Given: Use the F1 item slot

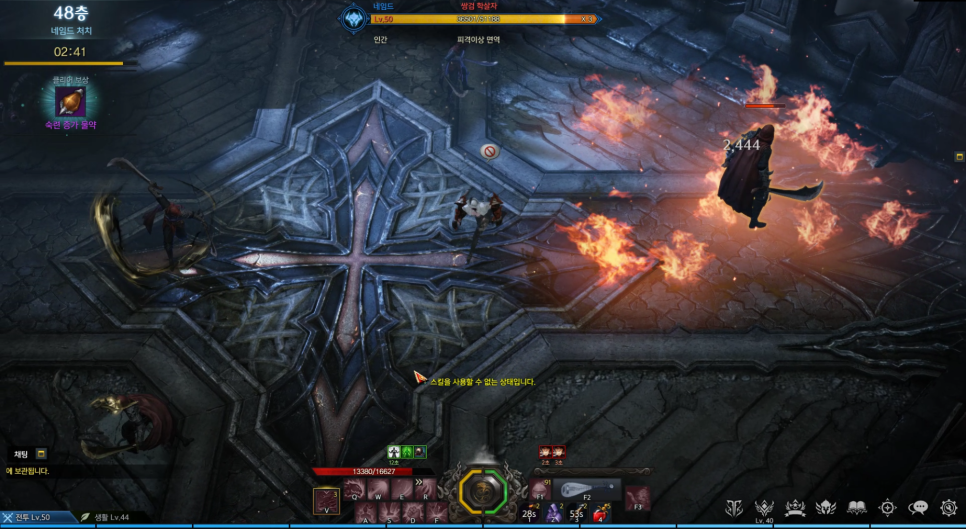Looking at the screenshot, I should pyautogui.click(x=540, y=489).
